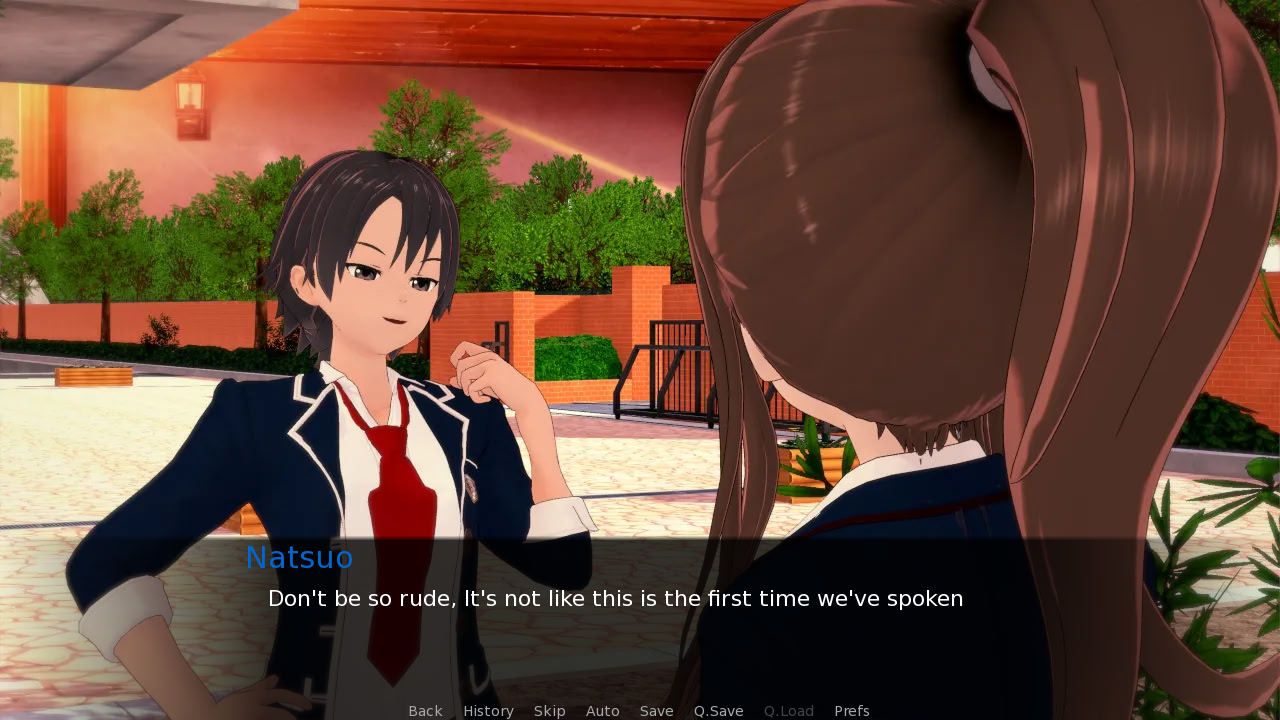Click Q.Save to store progress instantly
Screen dimensions: 1280x720
tap(718, 710)
